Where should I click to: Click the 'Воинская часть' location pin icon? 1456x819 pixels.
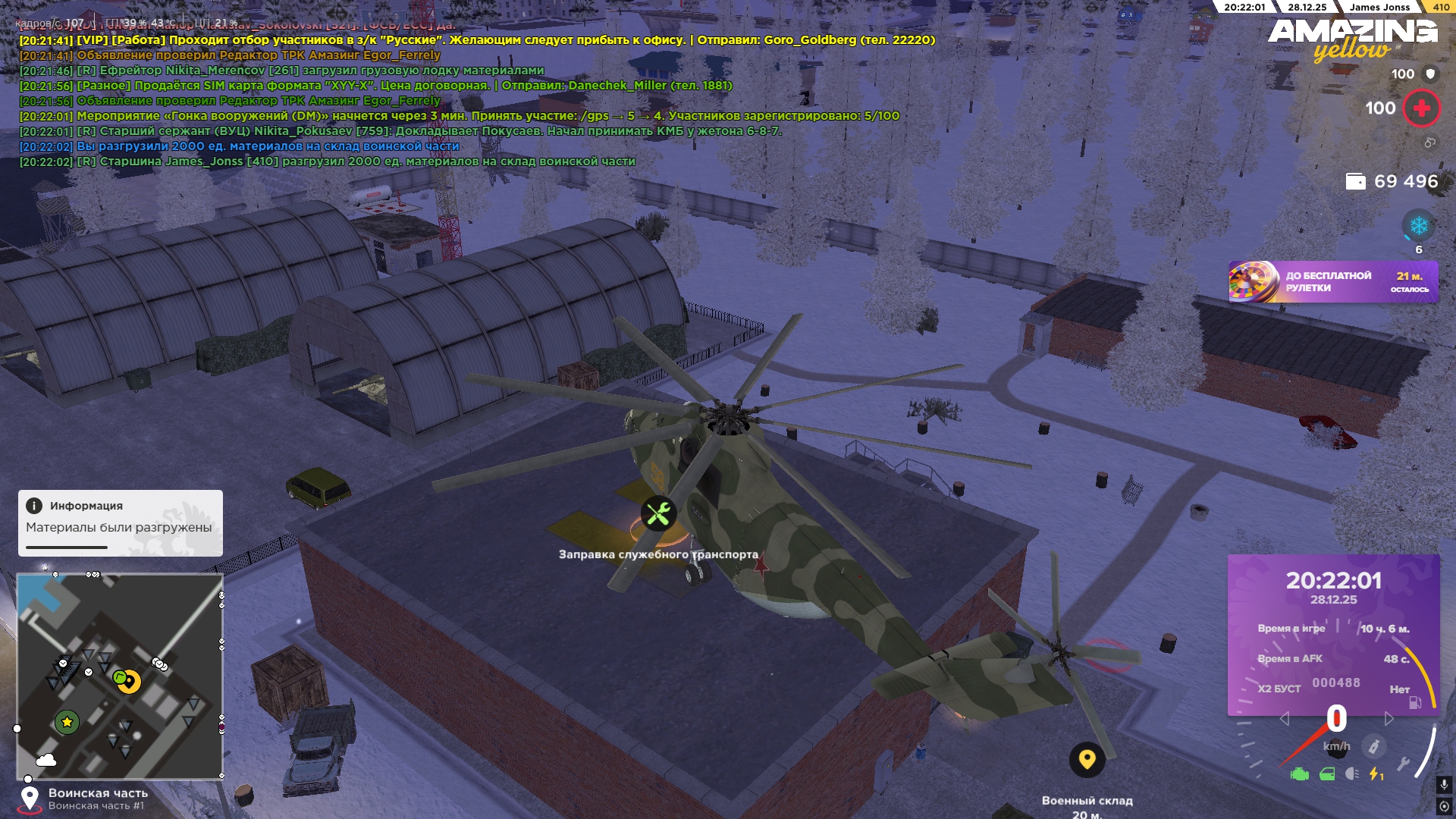coord(30,798)
